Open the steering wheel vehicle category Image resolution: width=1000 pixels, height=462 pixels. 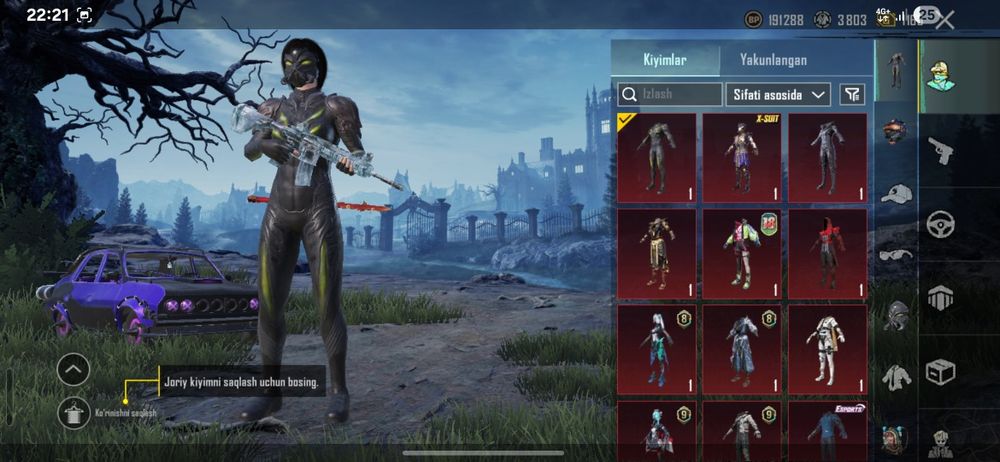940,224
